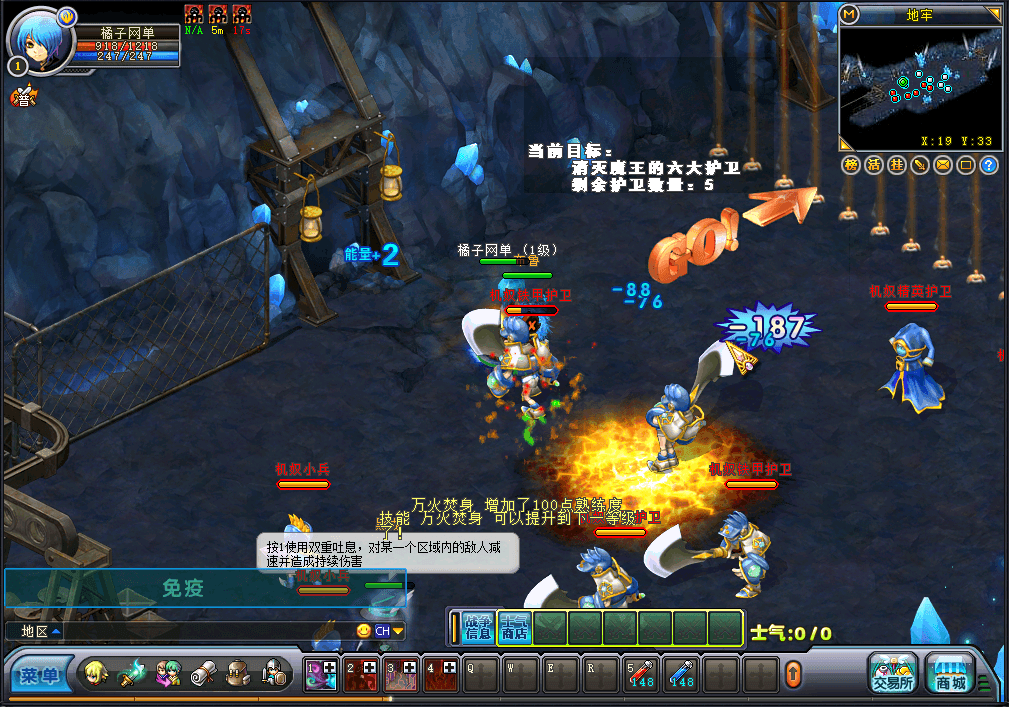
Task: Click the orange arrow hotbar switch button
Action: coord(793,674)
